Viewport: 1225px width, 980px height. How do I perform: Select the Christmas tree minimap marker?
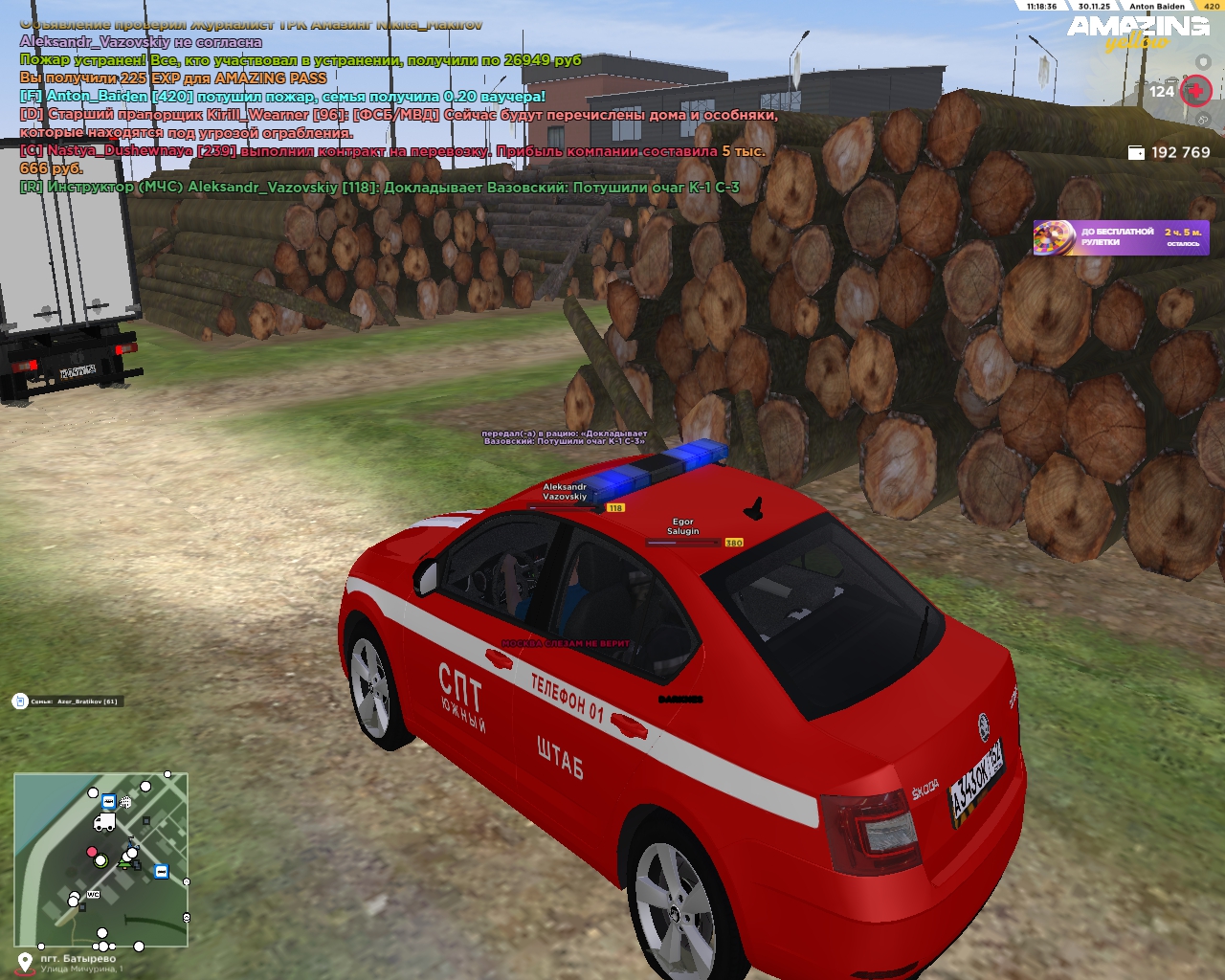[125, 864]
